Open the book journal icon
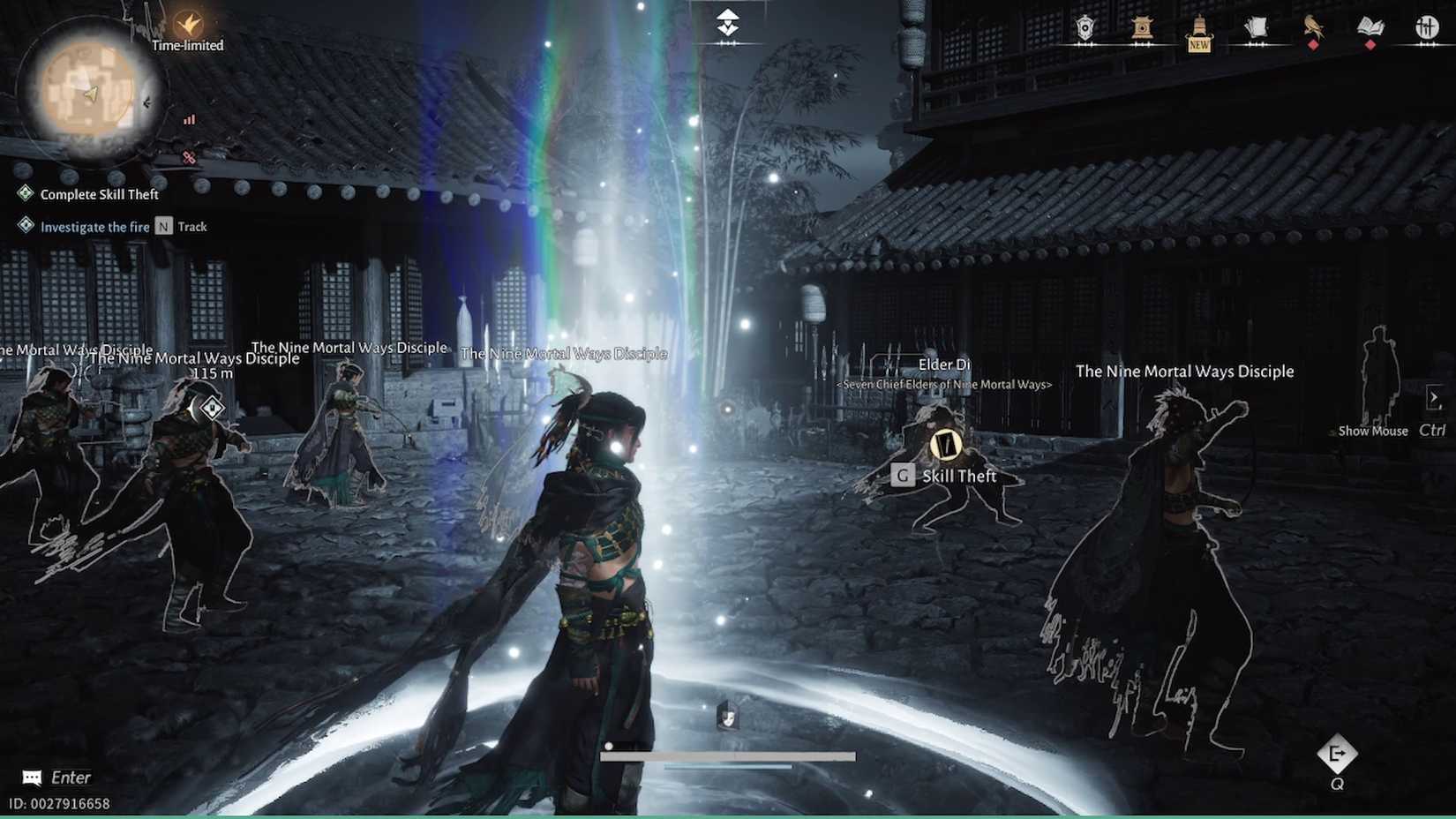This screenshot has height=819, width=1456. coord(1370,25)
